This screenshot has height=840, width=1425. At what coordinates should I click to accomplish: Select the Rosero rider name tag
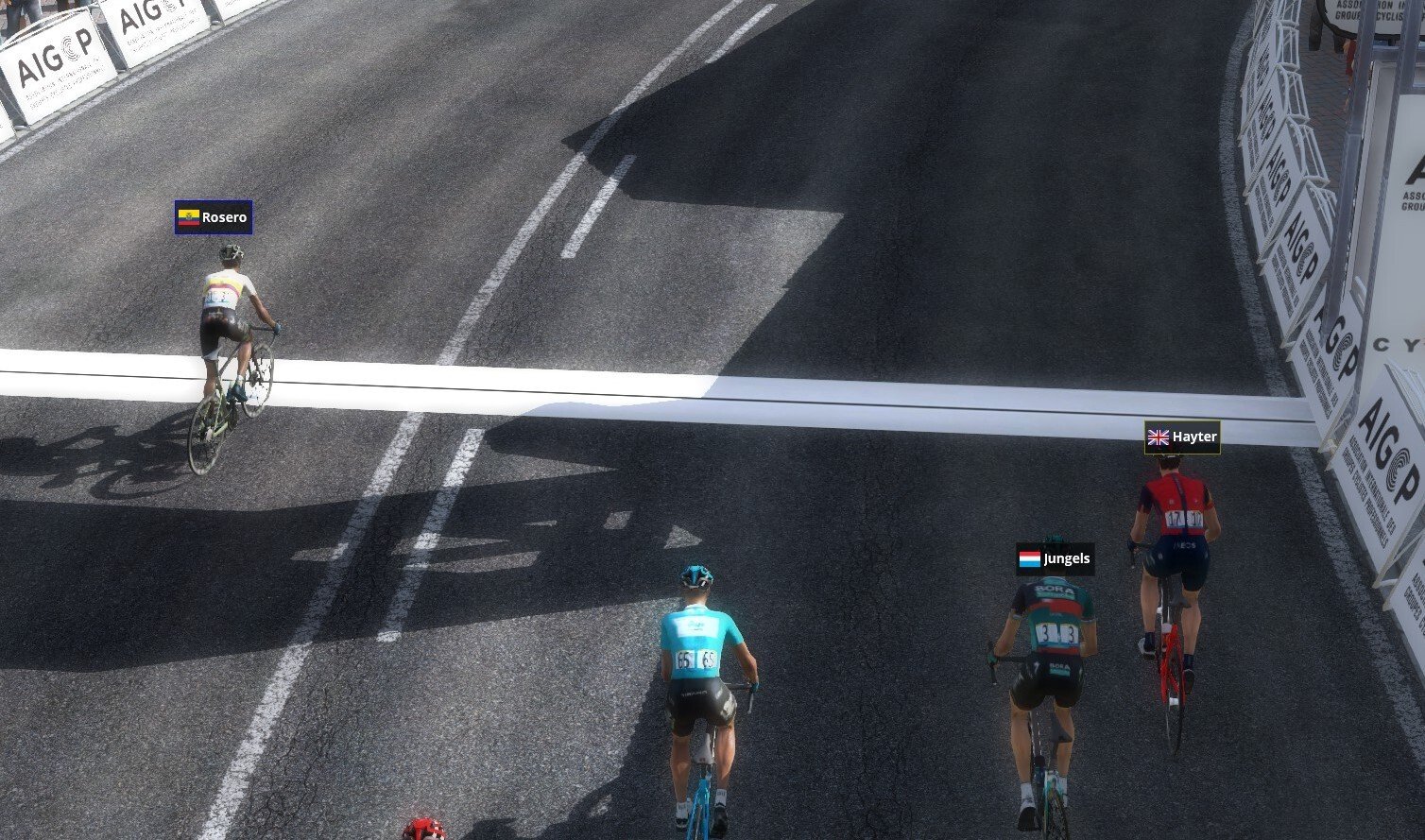pos(214,217)
